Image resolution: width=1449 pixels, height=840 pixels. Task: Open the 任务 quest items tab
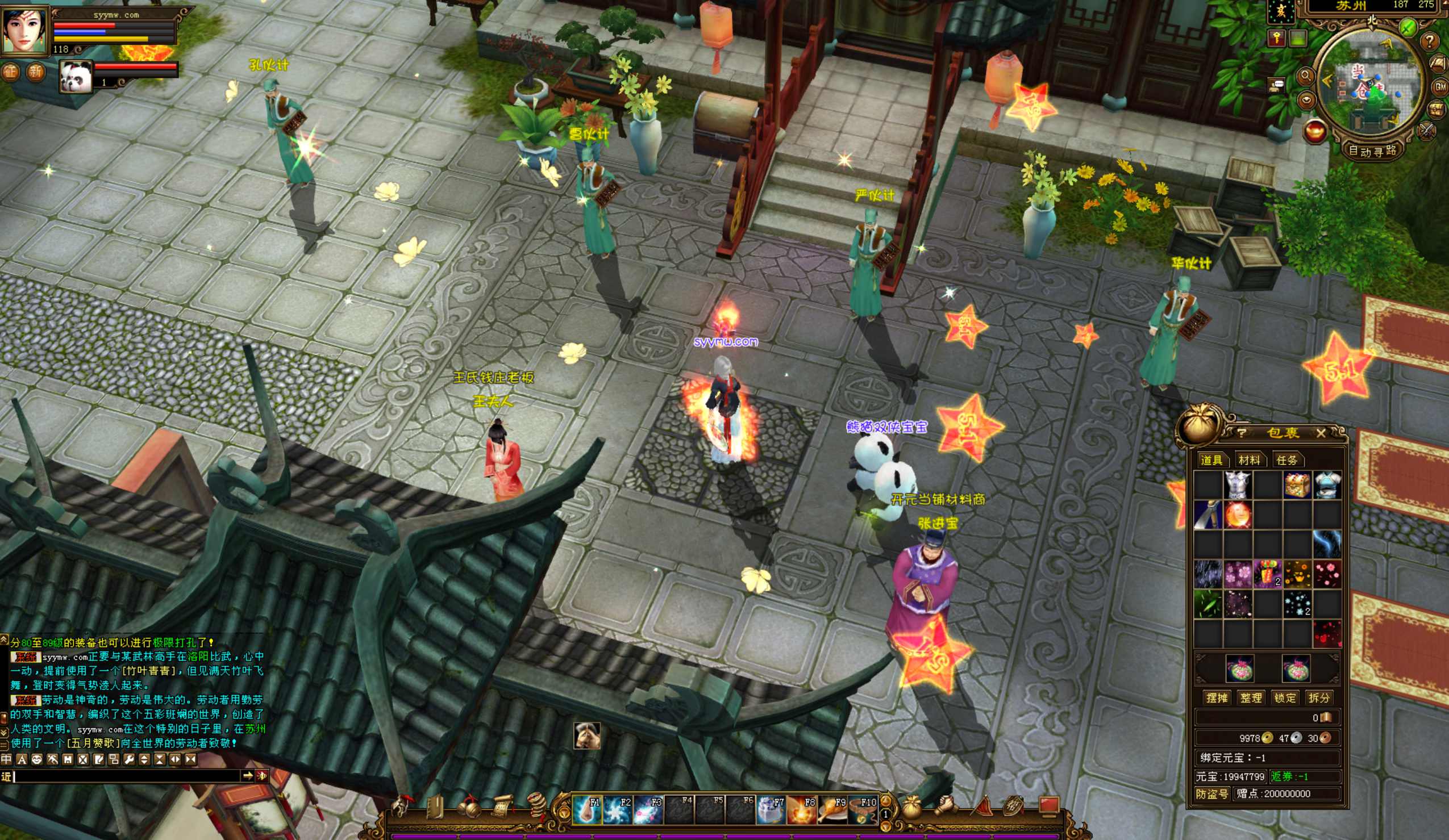click(1287, 459)
